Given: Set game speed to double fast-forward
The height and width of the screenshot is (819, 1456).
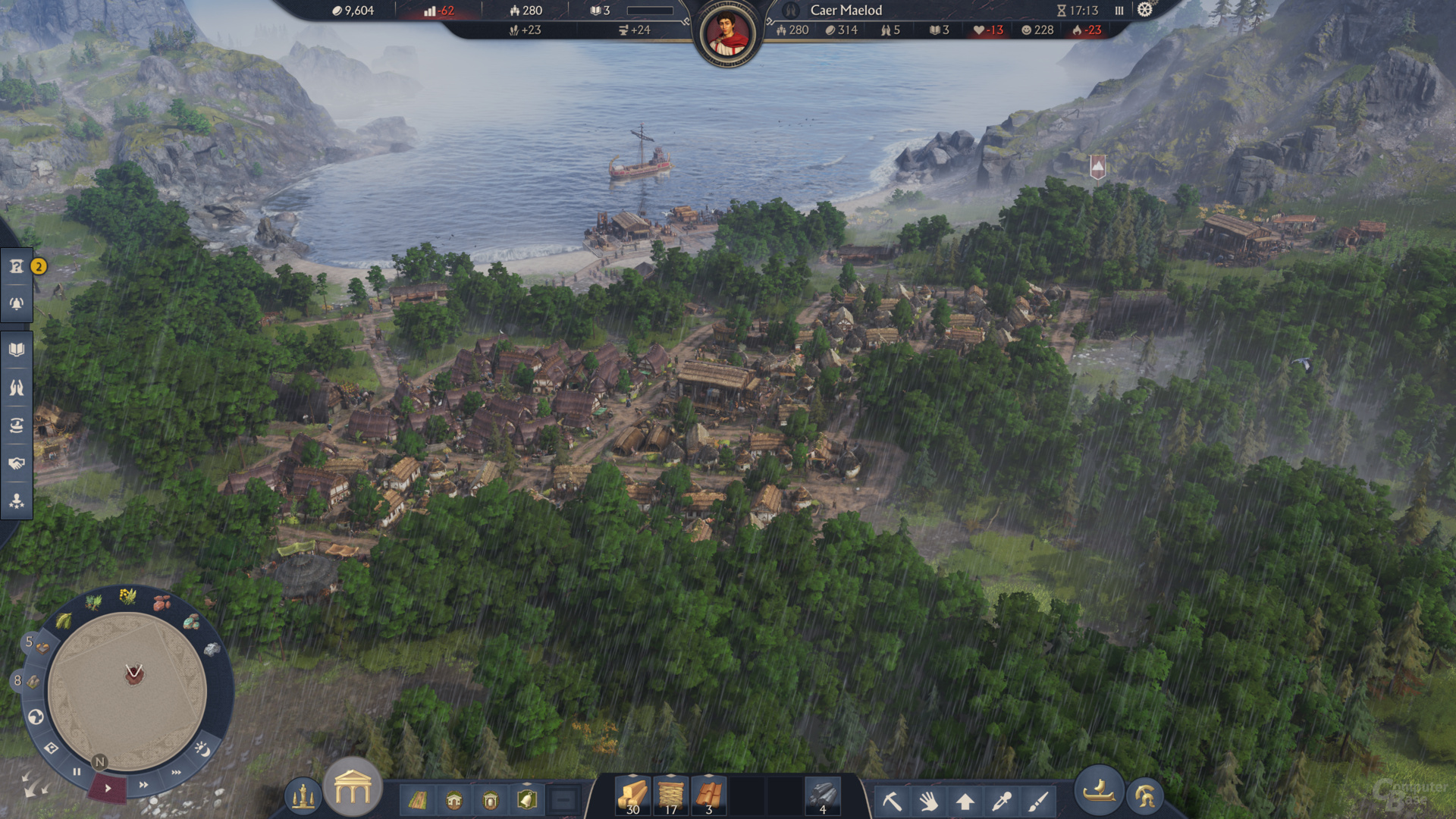Looking at the screenshot, I should tap(143, 784).
